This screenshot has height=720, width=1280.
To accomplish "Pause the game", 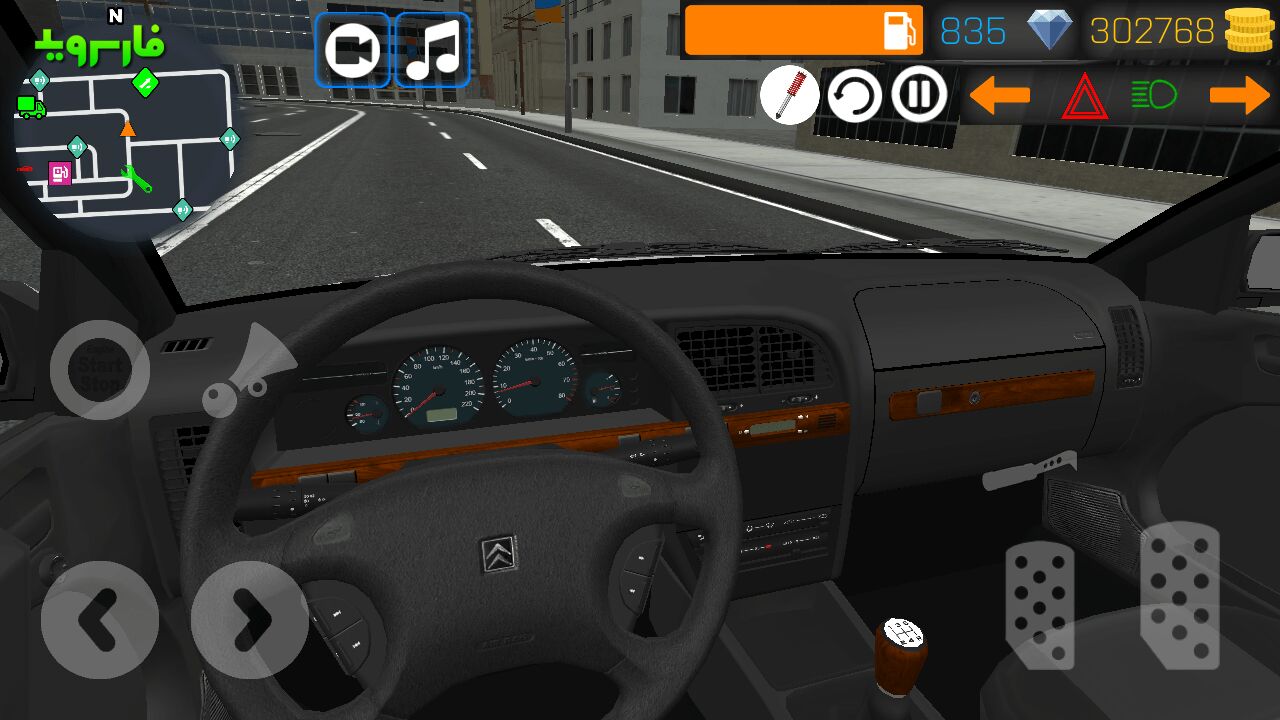I will click(x=919, y=95).
